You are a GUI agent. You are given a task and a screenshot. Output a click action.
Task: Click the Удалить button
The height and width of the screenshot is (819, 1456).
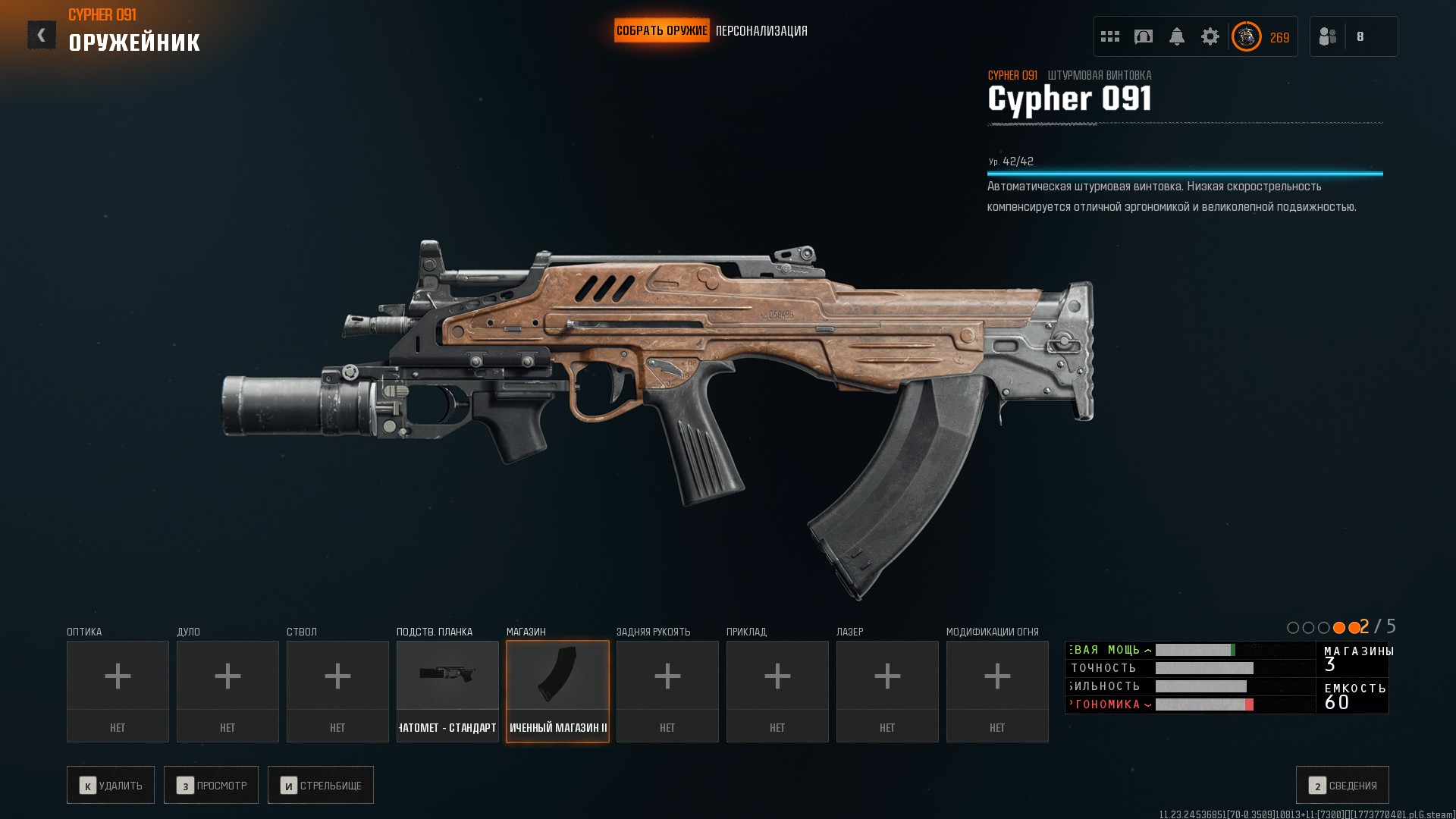pos(111,785)
